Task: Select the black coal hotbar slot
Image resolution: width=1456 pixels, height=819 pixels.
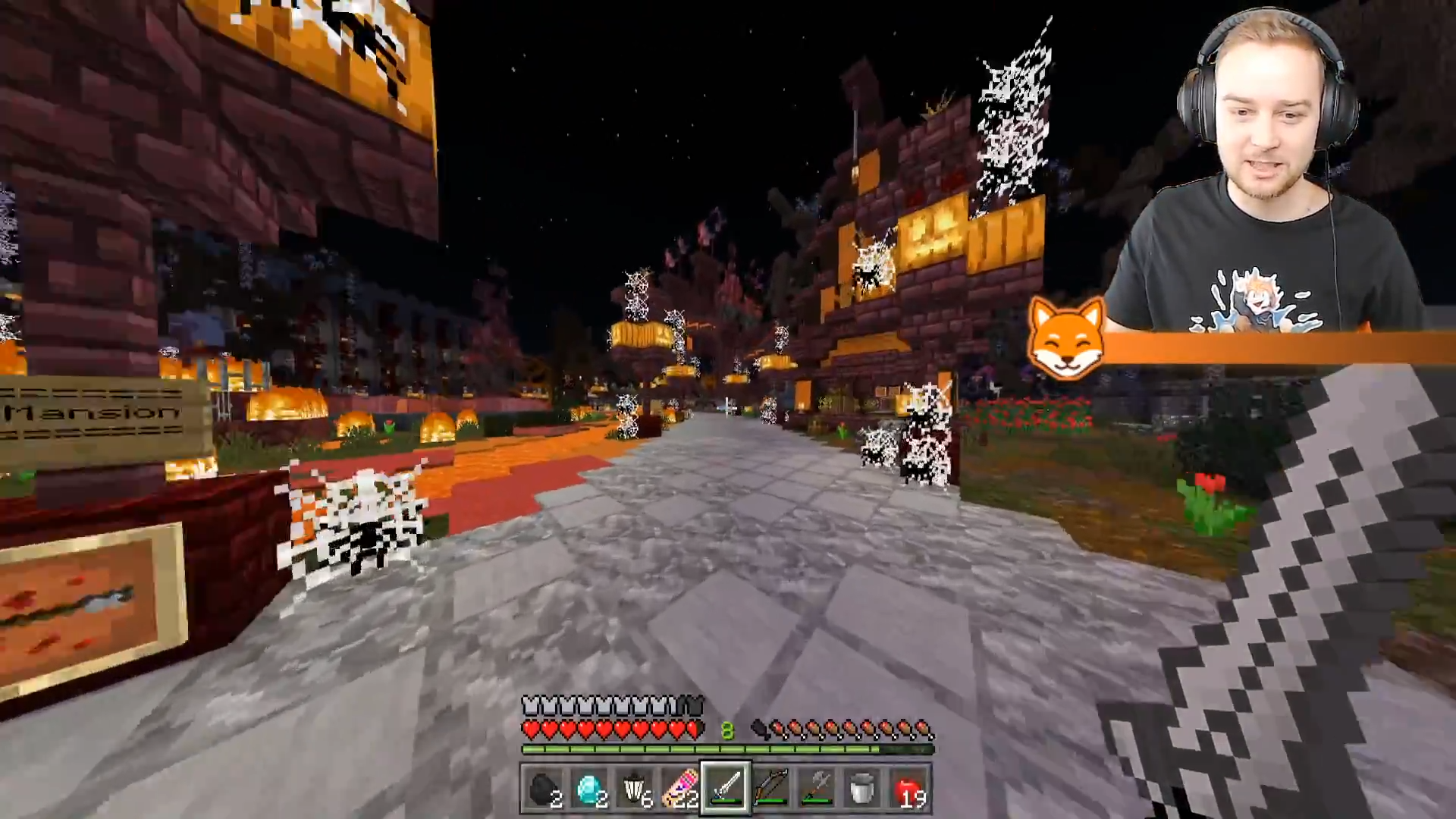Action: point(544,790)
